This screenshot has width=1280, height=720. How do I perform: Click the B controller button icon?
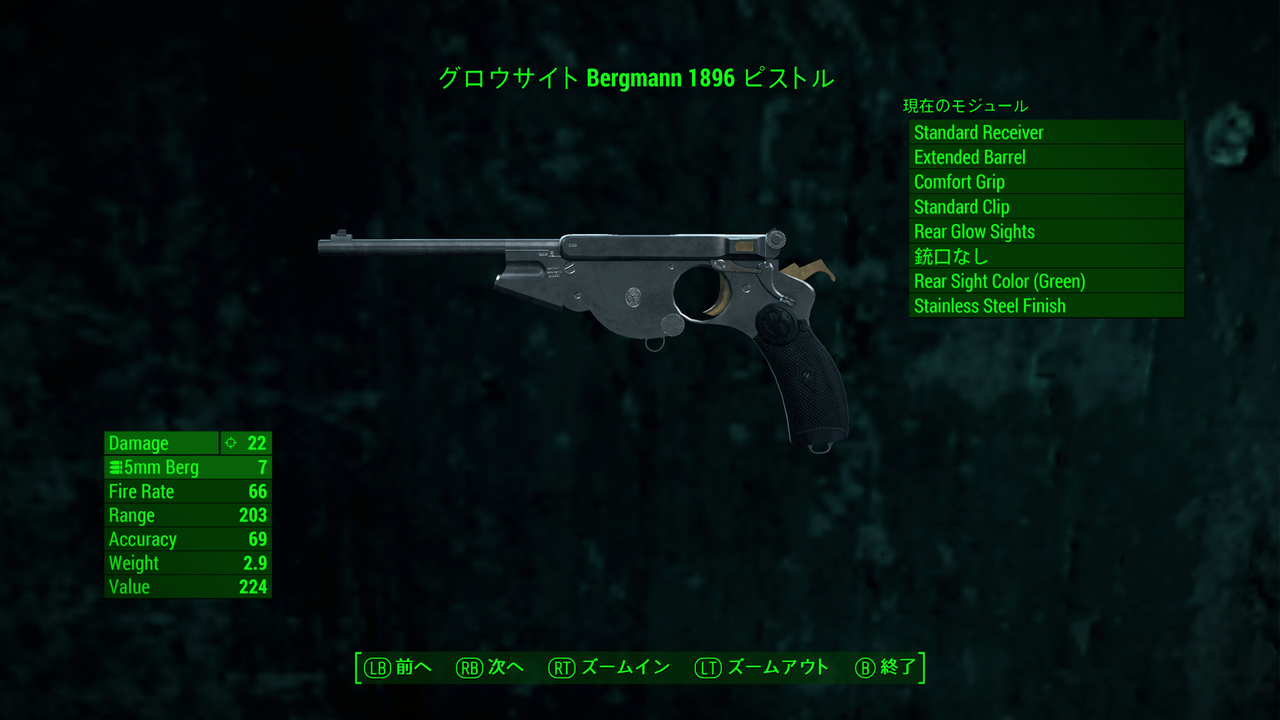[x=862, y=667]
